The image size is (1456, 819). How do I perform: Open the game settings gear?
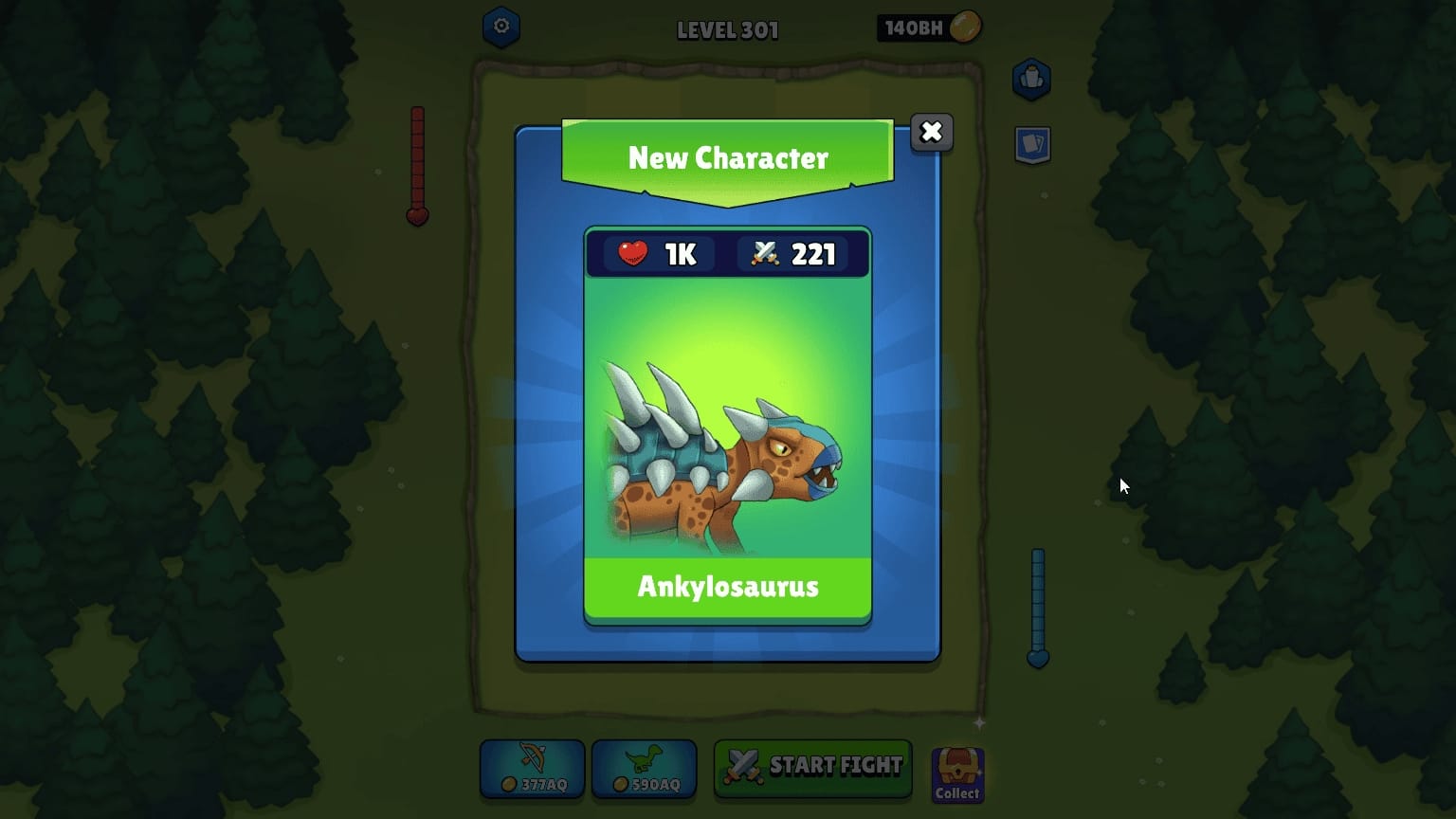click(x=501, y=27)
